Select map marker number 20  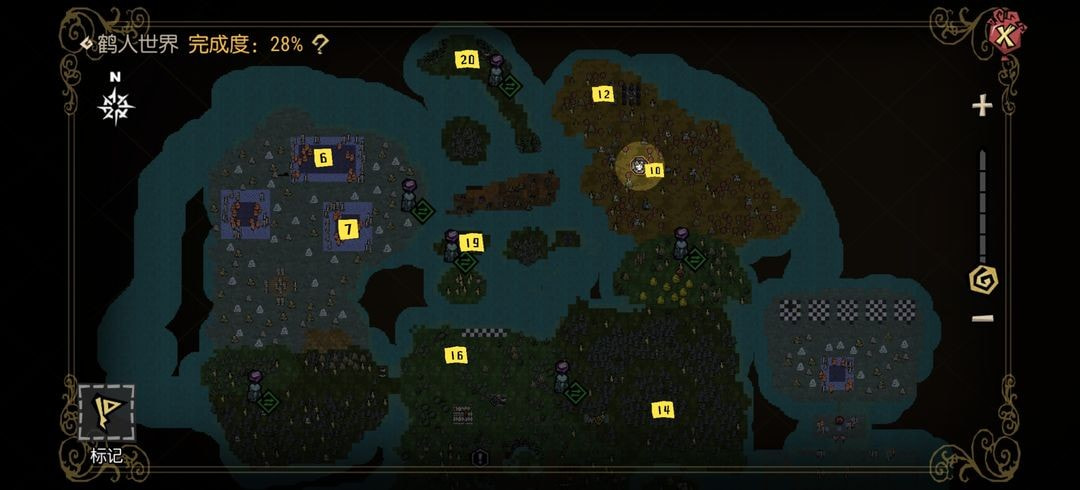(467, 59)
